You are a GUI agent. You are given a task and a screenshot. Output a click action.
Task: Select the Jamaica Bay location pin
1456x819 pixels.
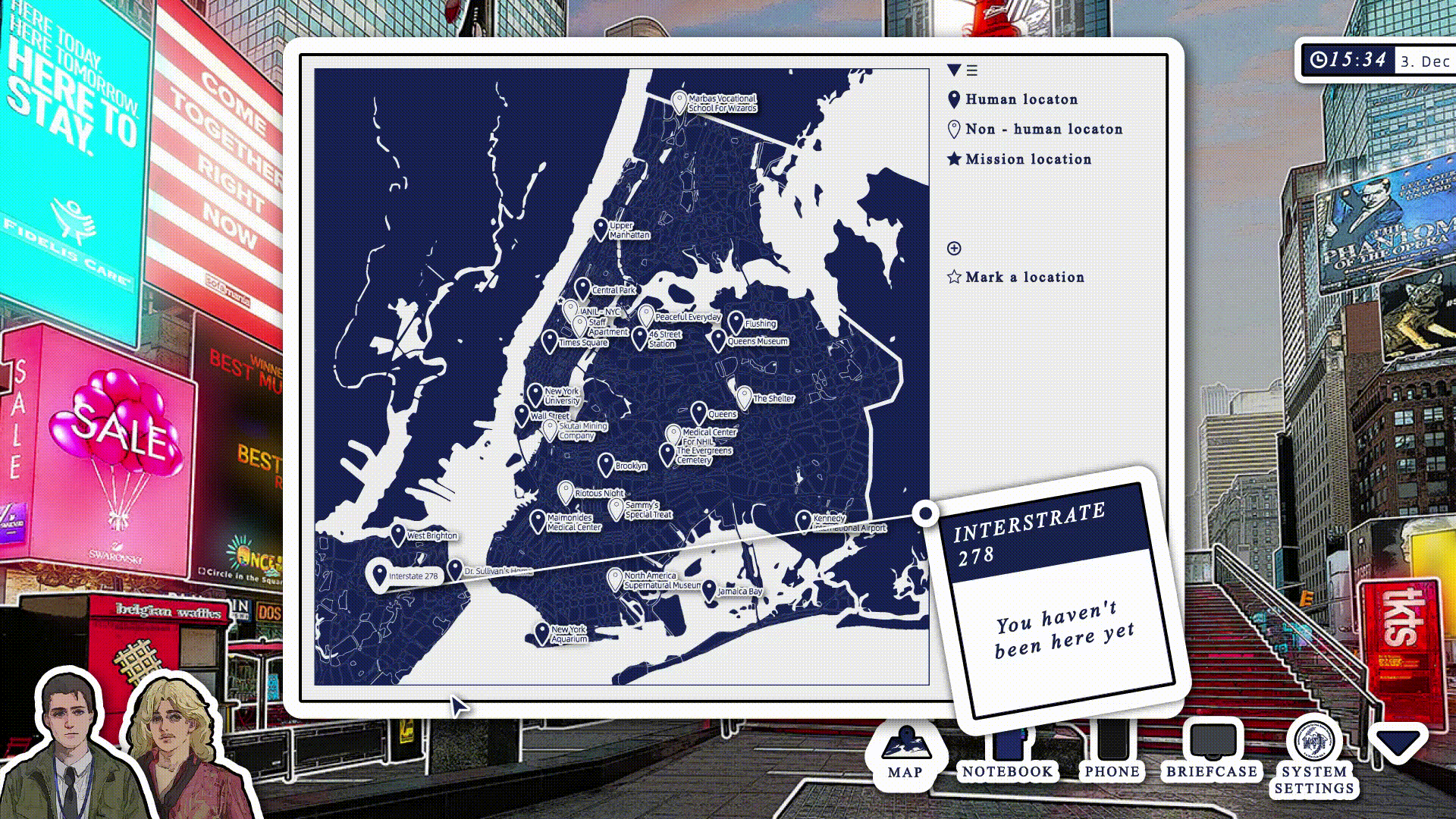(x=709, y=589)
